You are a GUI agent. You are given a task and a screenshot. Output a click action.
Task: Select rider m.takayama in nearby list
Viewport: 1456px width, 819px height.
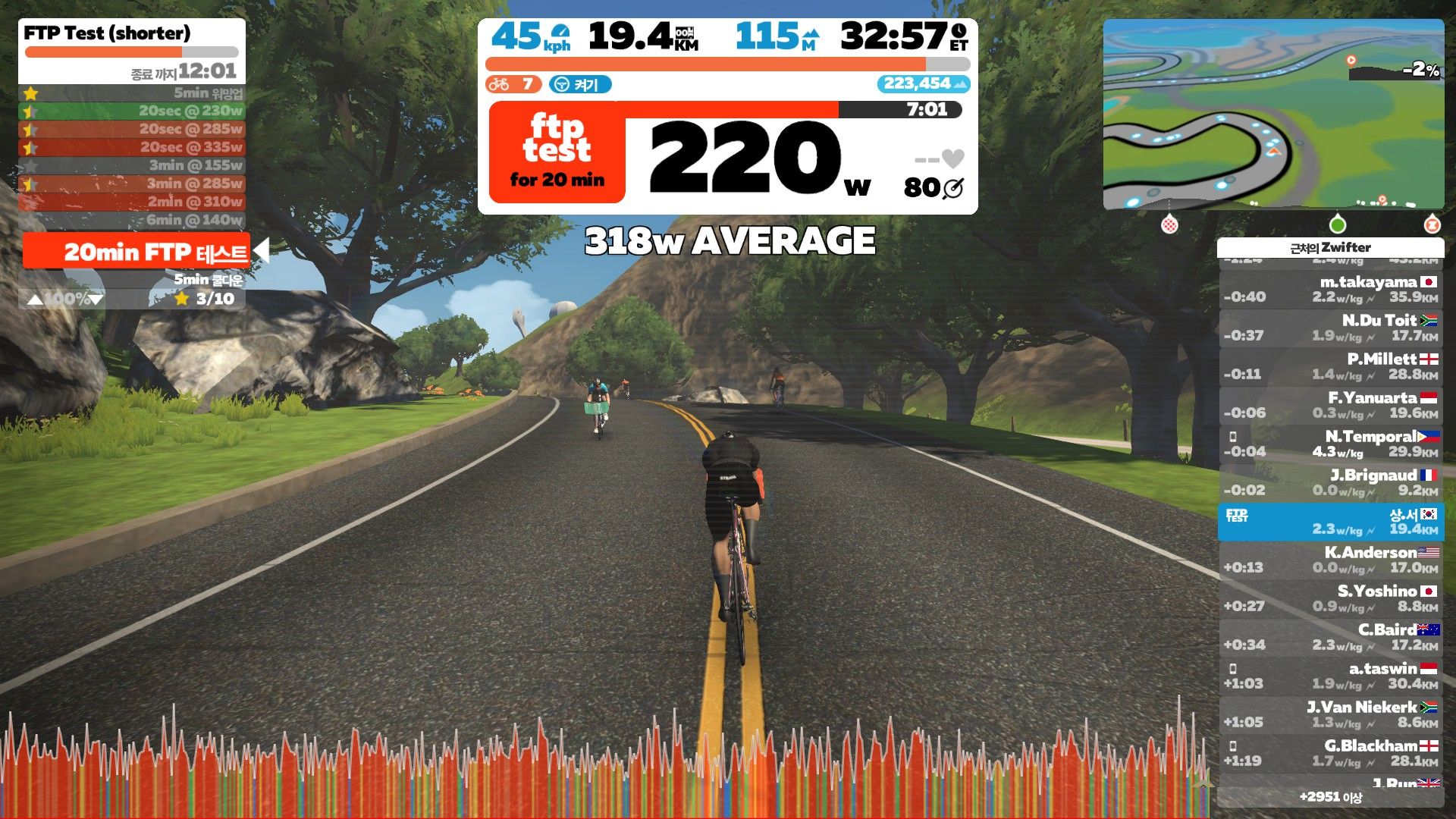coord(1331,289)
